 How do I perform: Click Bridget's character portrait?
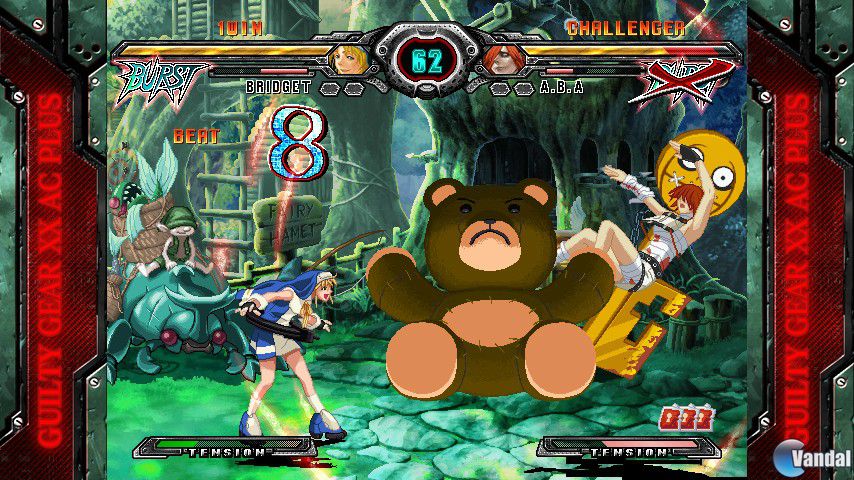(347, 60)
